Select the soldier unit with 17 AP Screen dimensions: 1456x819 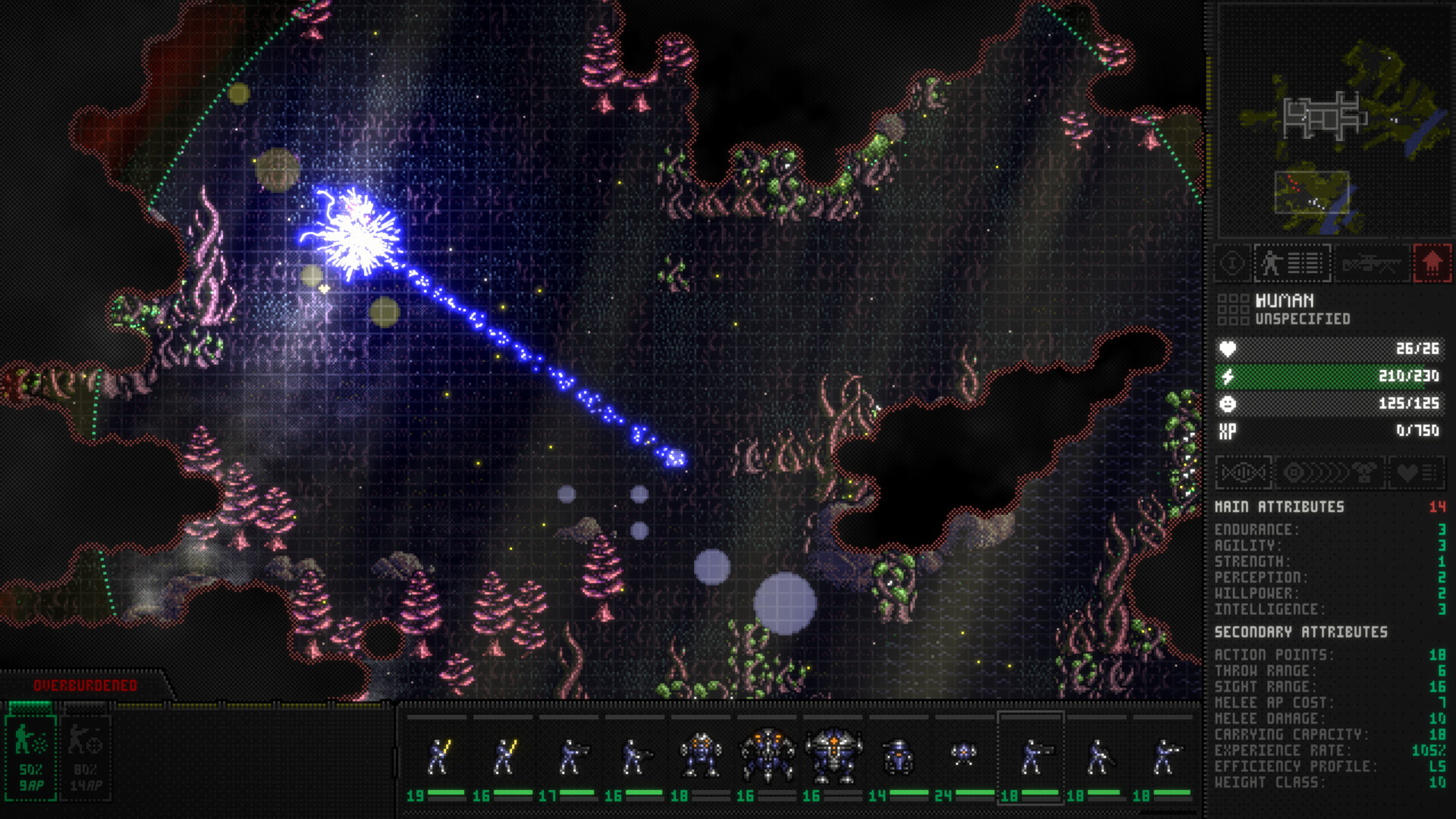click(x=570, y=757)
